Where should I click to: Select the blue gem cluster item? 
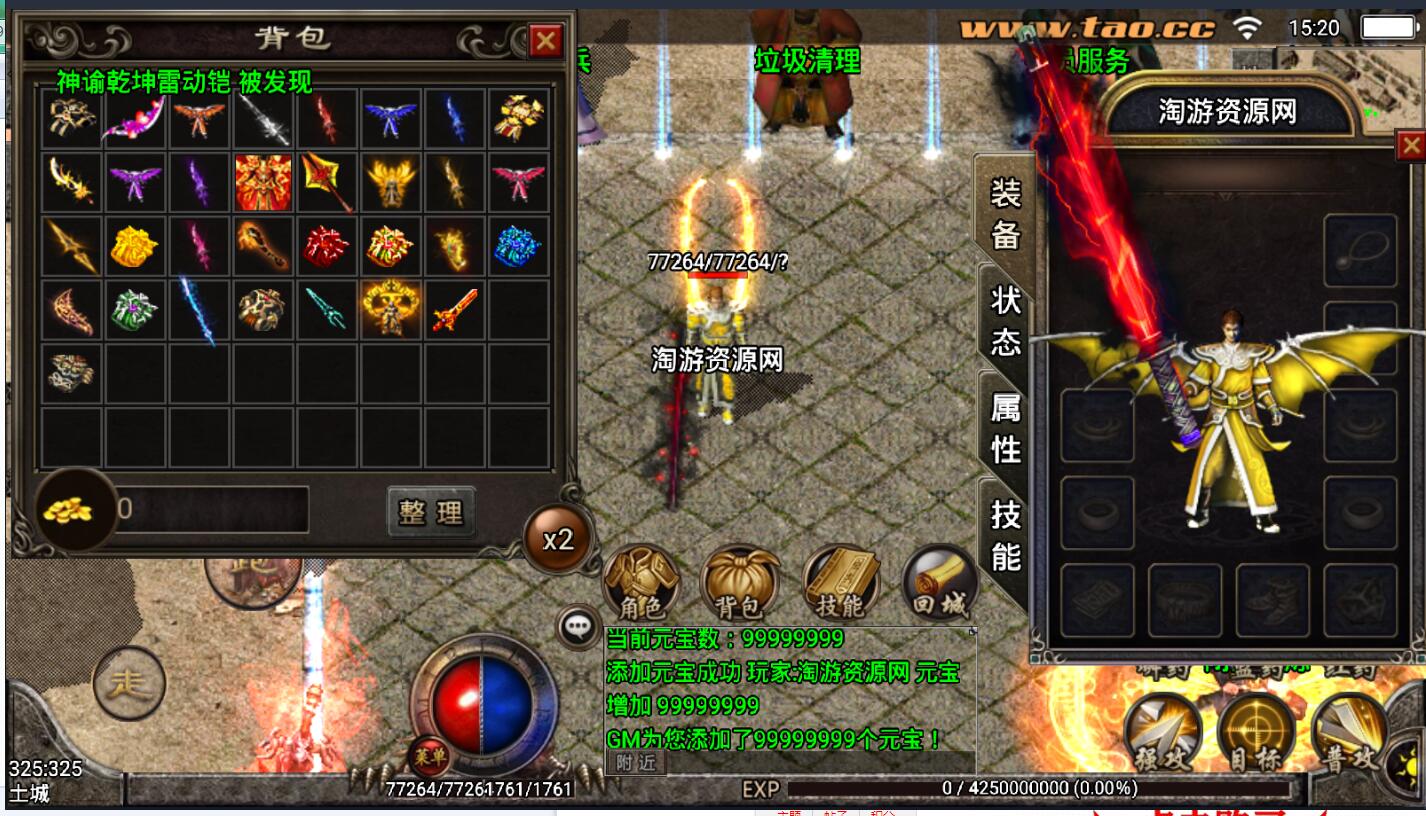[x=517, y=245]
